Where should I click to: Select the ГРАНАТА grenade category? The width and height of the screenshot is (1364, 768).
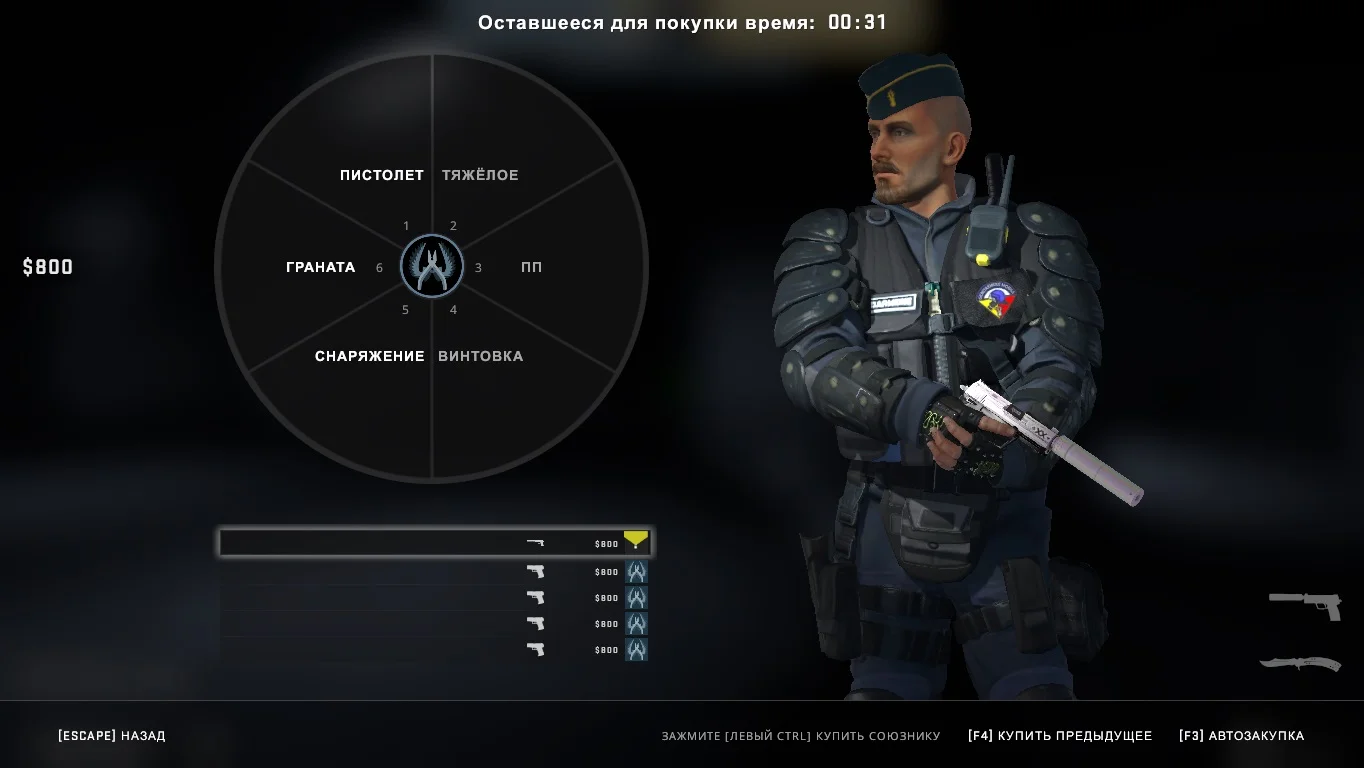320,267
